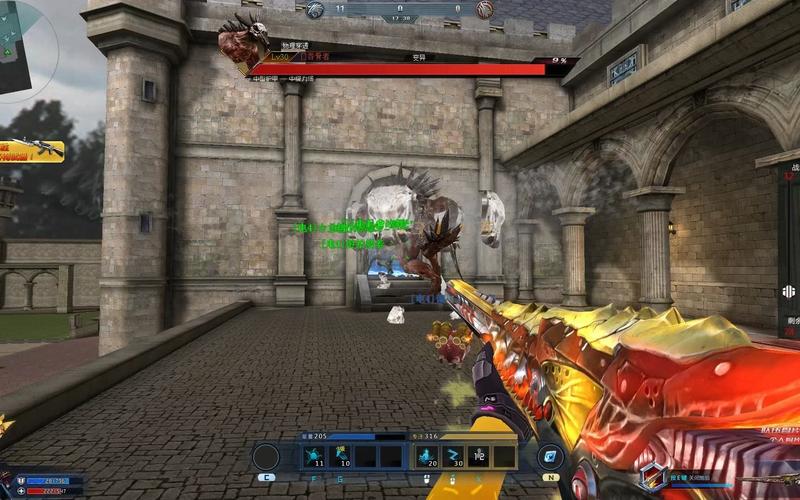Select the orange weapon banner

[x=31, y=151]
